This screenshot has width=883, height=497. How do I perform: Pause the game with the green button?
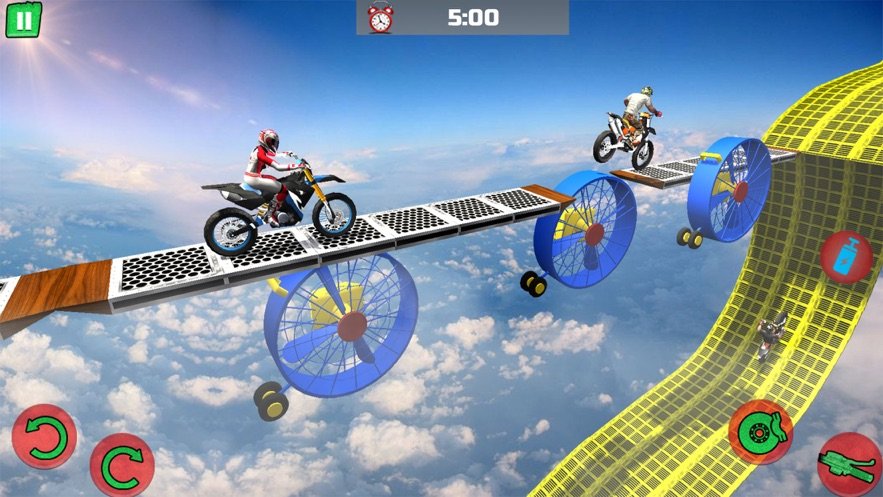23,20
